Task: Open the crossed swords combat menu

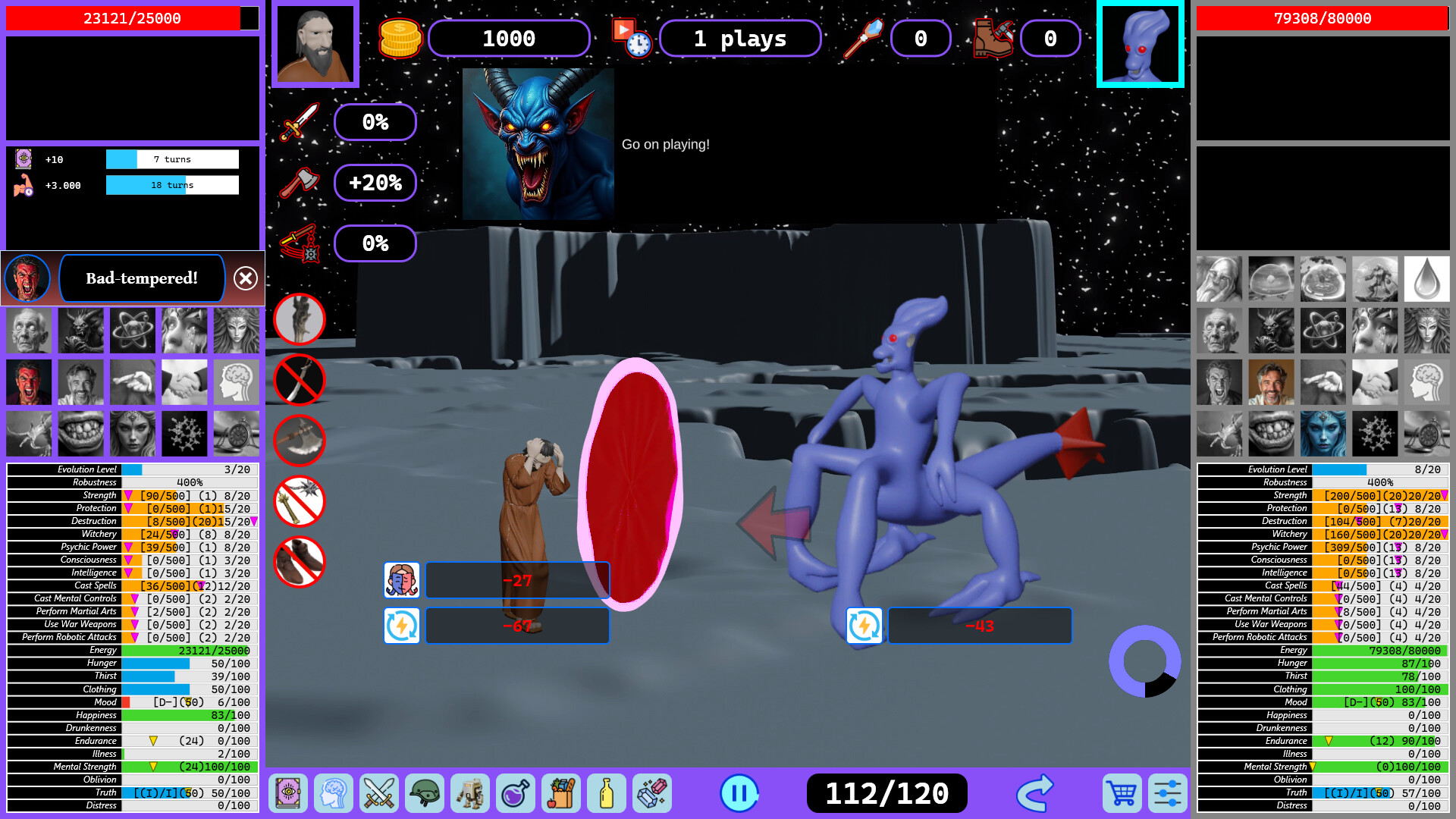Action: [x=379, y=793]
